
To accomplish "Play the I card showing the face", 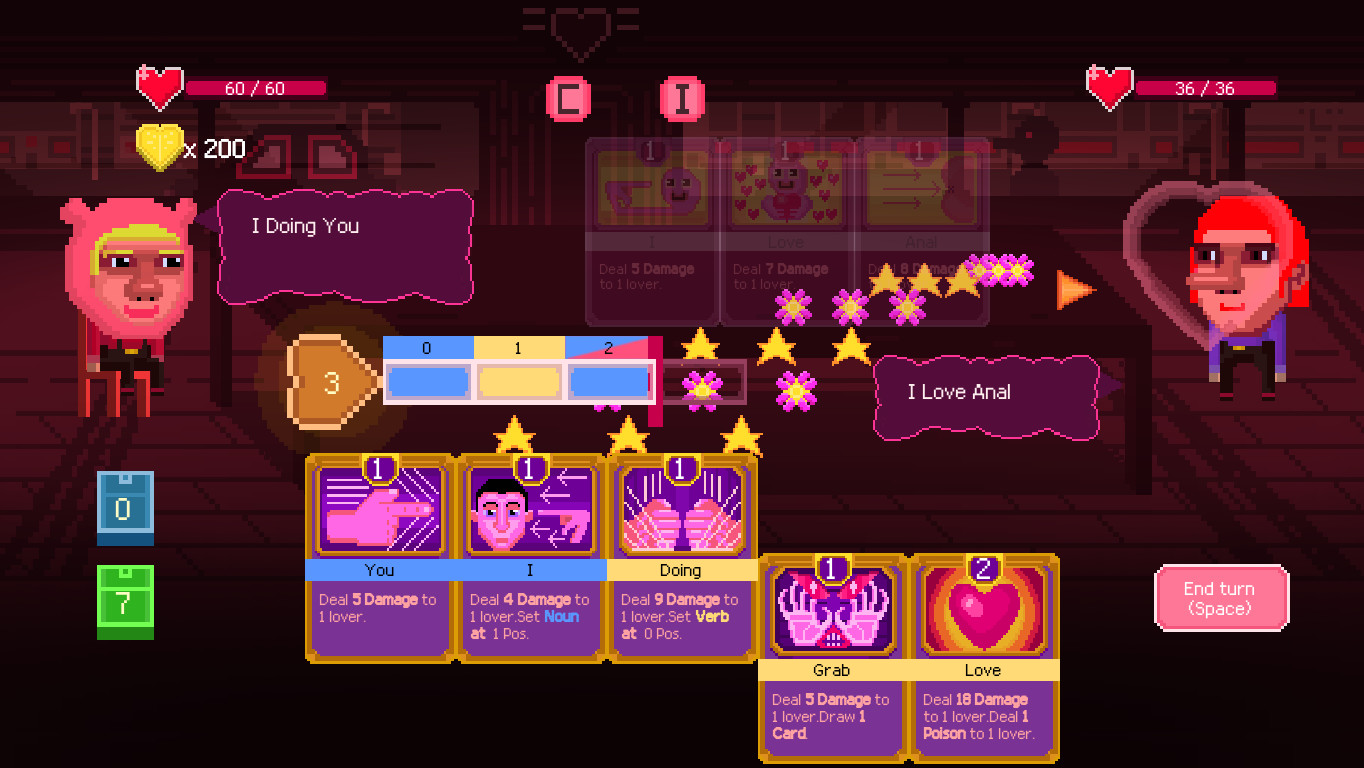I will [x=530, y=555].
